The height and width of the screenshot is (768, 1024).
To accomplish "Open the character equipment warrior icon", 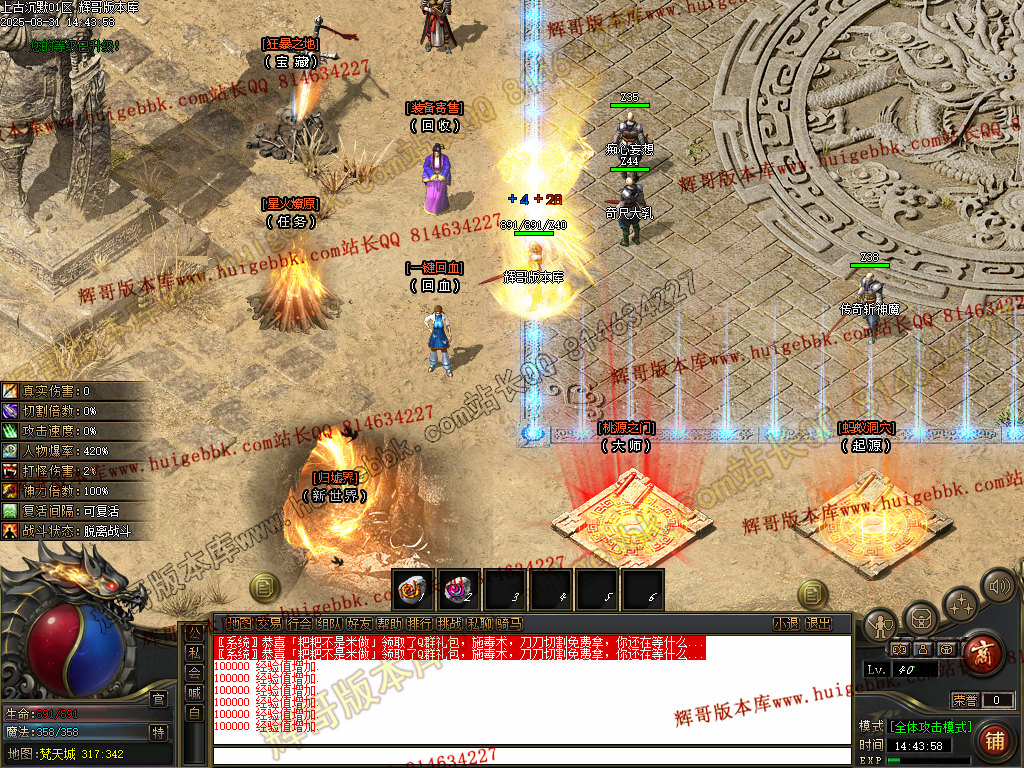I will click(x=880, y=626).
